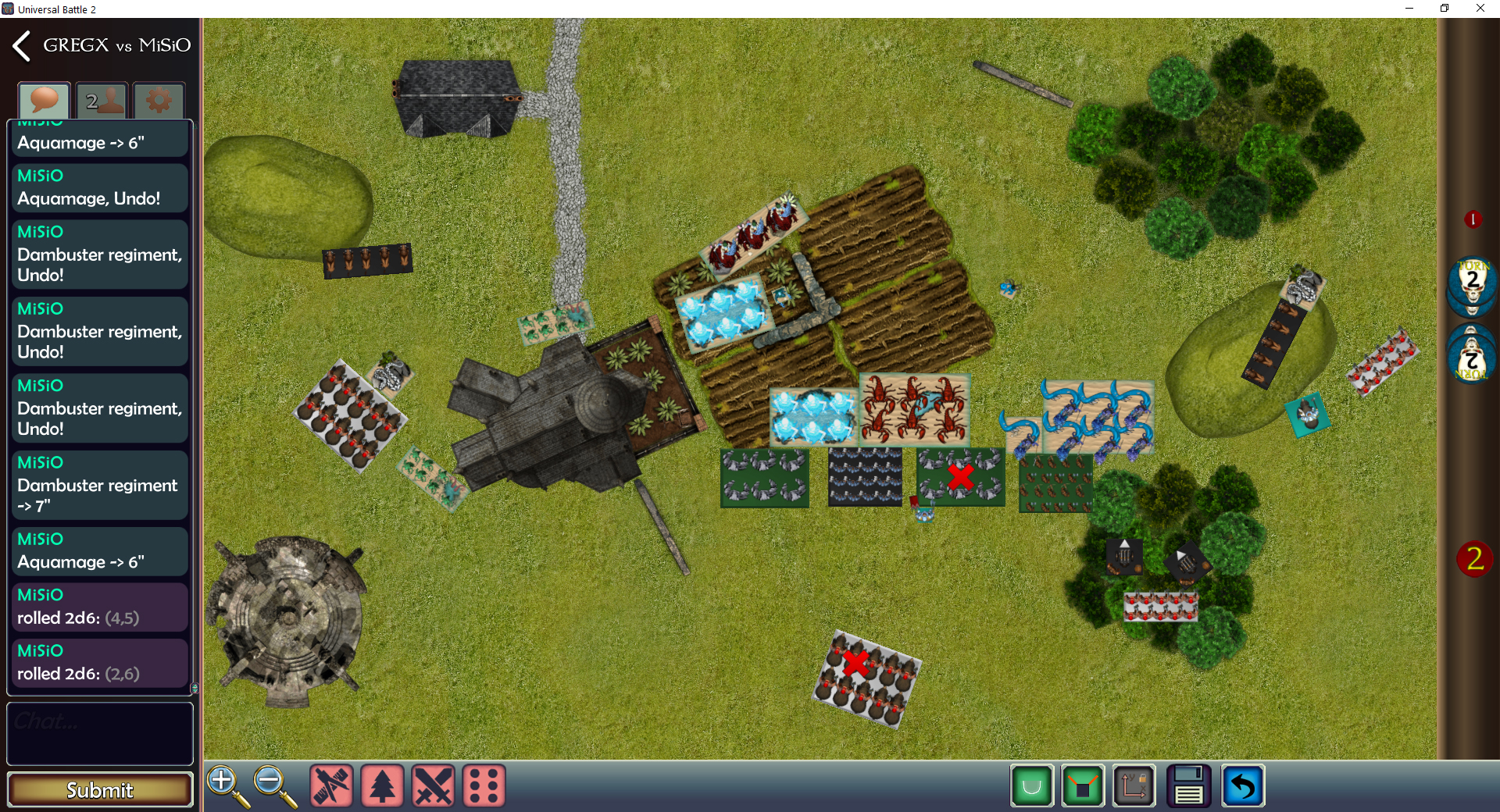
Task: Zoom out with the minus magnifier
Action: click(274, 785)
